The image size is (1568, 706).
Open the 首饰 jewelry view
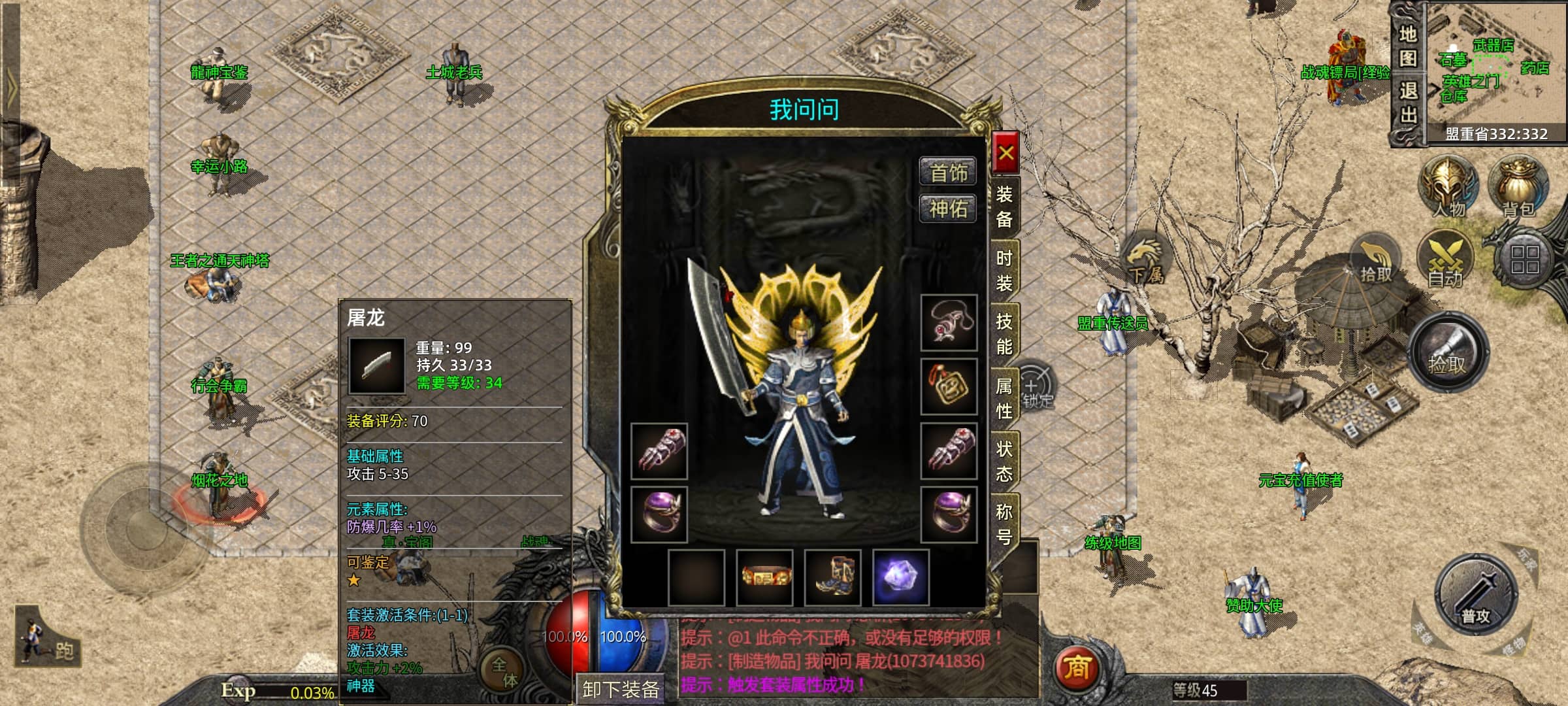948,173
